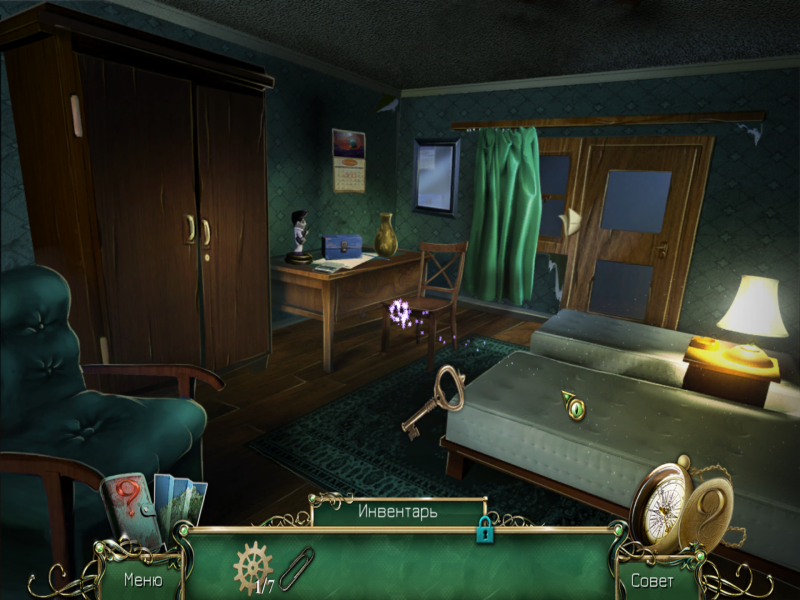Ask for a hint with Совет
This screenshot has width=800, height=600.
pos(651,579)
